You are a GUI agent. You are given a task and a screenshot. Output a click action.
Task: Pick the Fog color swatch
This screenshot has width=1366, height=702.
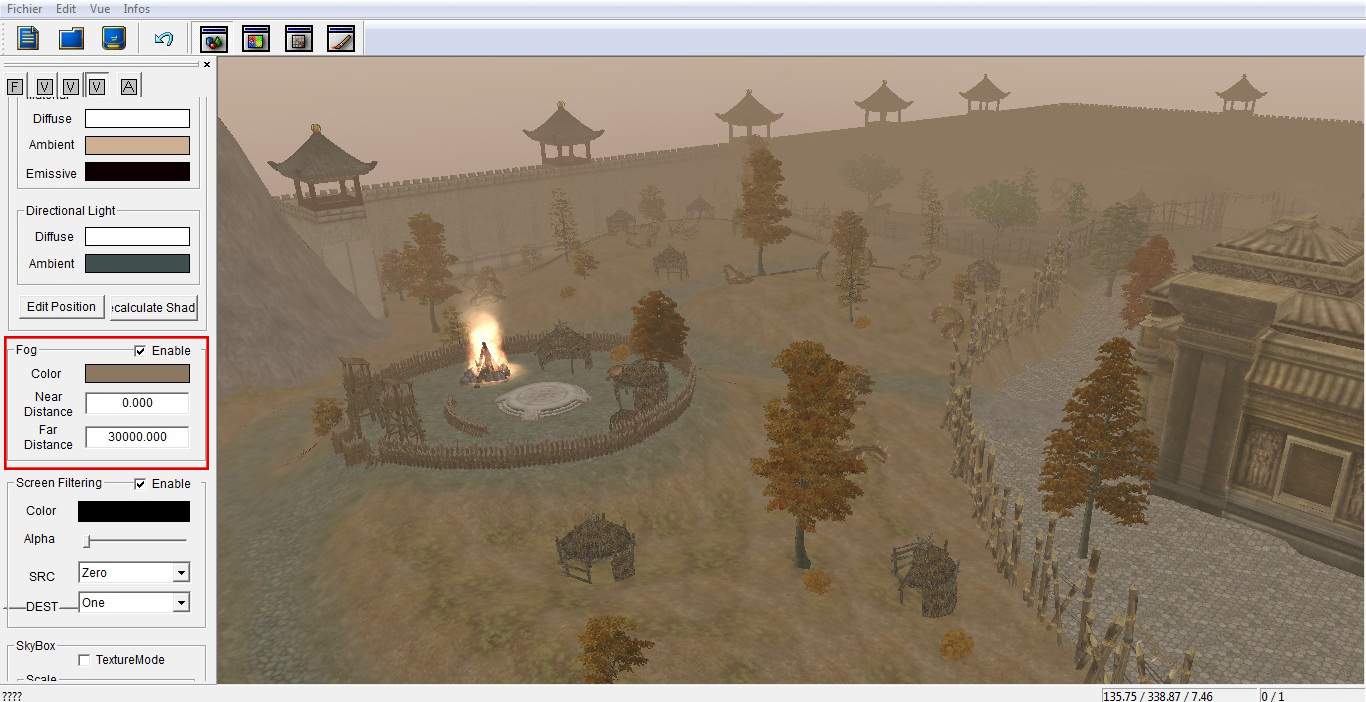[x=137, y=374]
